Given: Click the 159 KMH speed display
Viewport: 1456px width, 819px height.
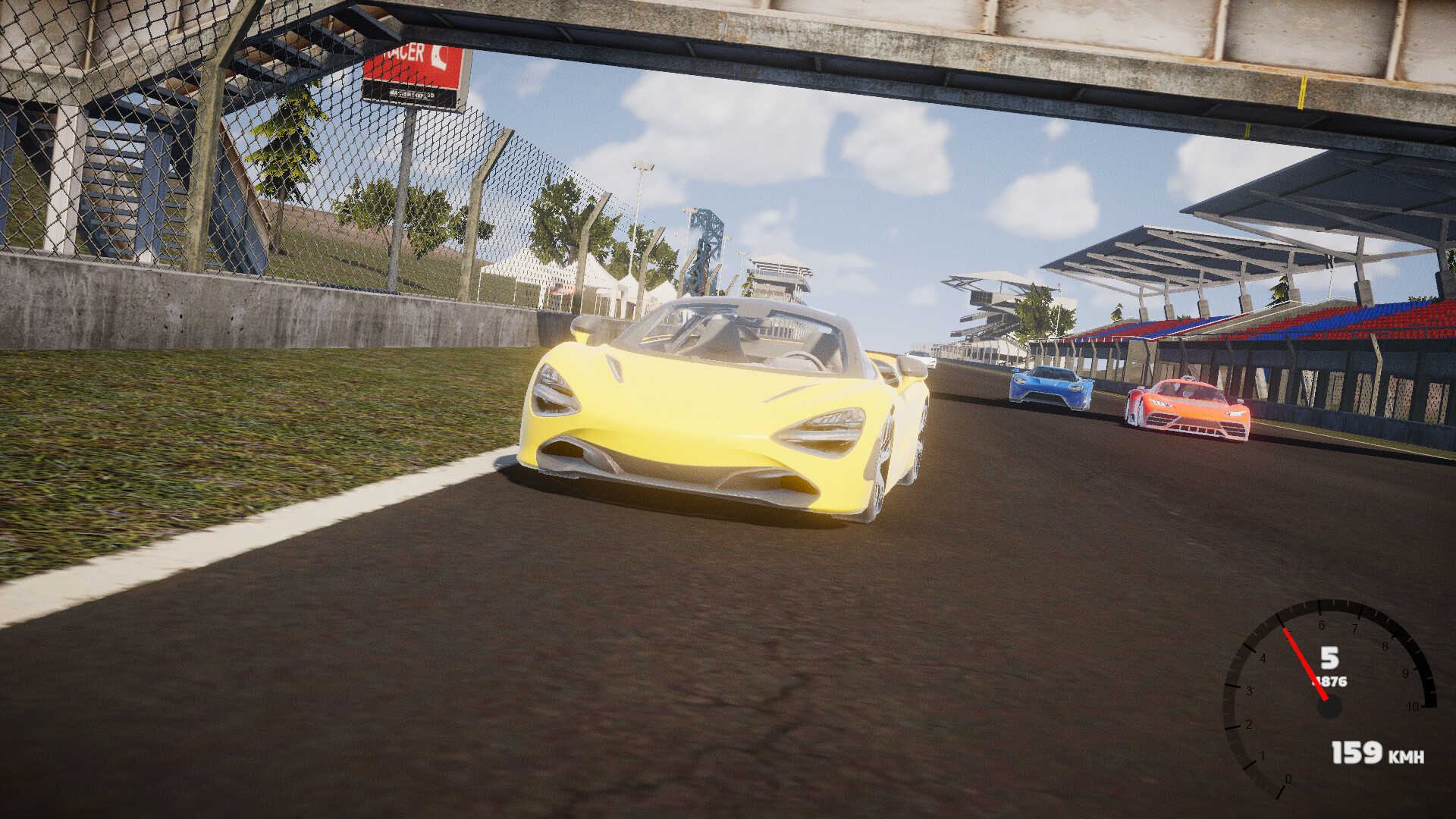Looking at the screenshot, I should pyautogui.click(x=1356, y=753).
